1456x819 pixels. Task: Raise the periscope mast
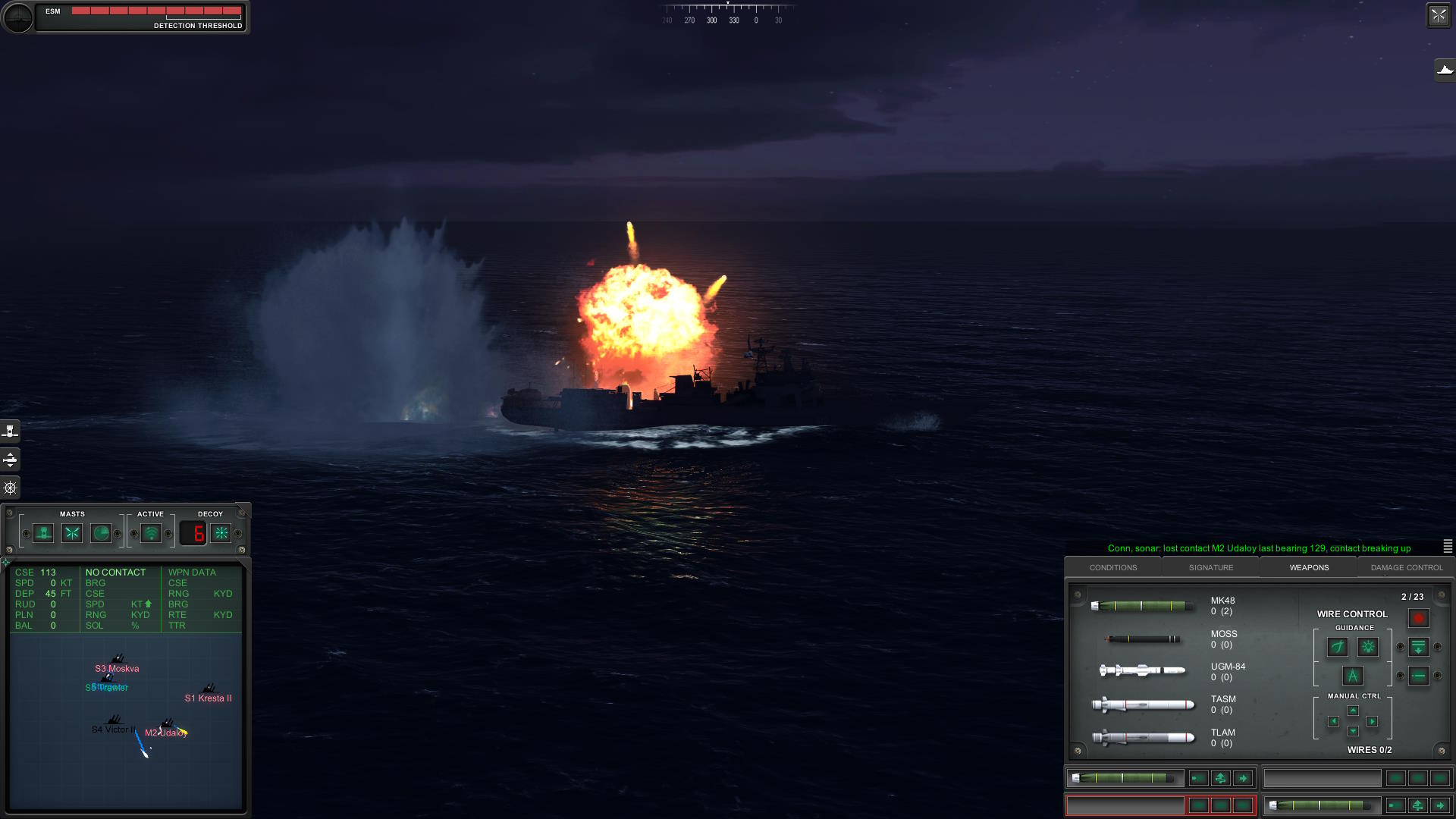pos(43,533)
